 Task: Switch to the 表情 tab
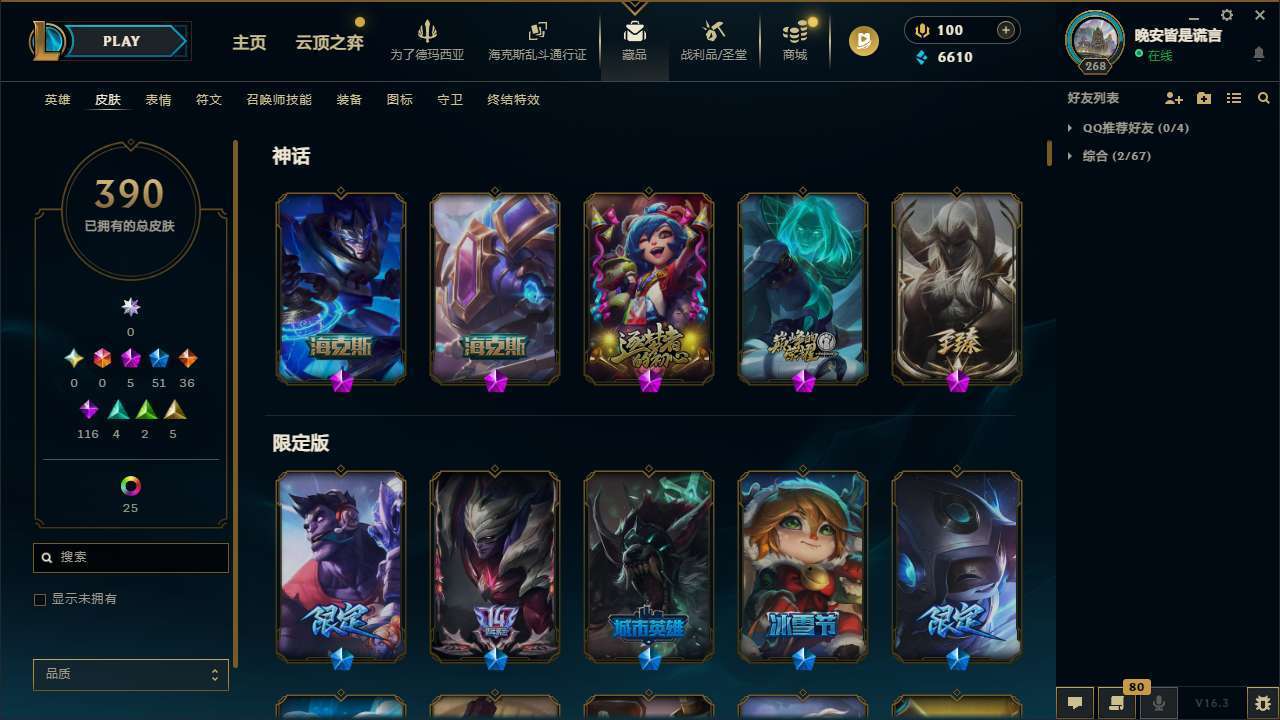158,99
